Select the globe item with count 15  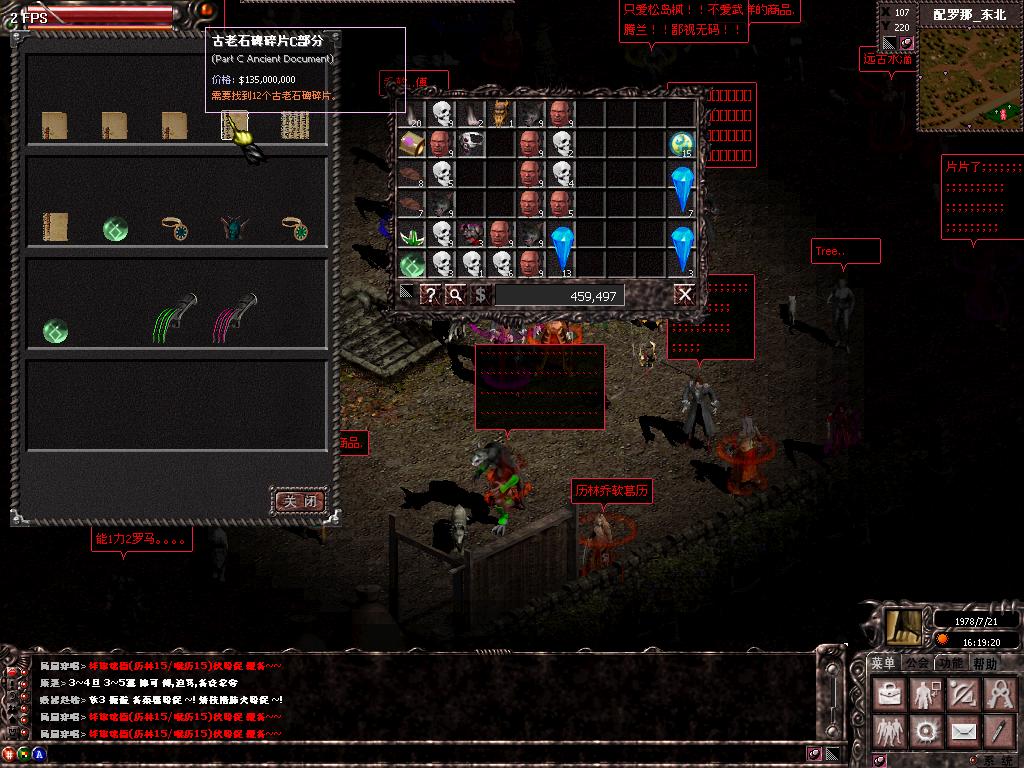pyautogui.click(x=682, y=144)
